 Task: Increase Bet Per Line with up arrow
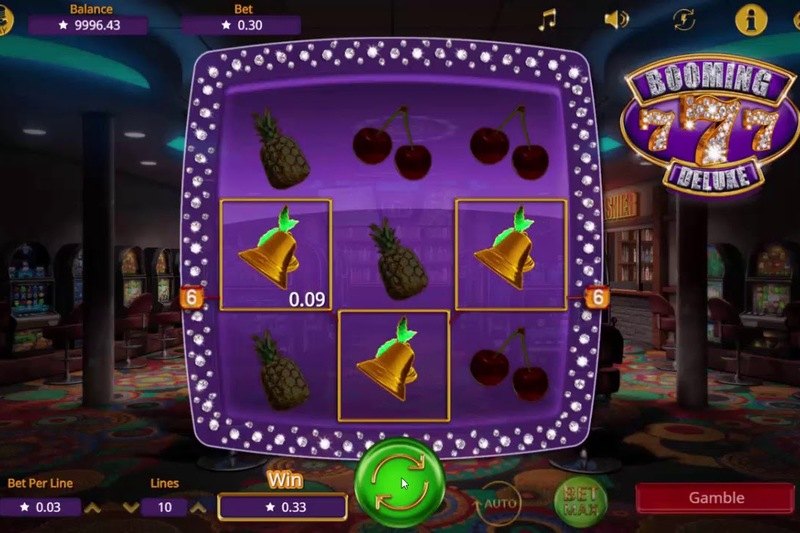click(x=92, y=507)
